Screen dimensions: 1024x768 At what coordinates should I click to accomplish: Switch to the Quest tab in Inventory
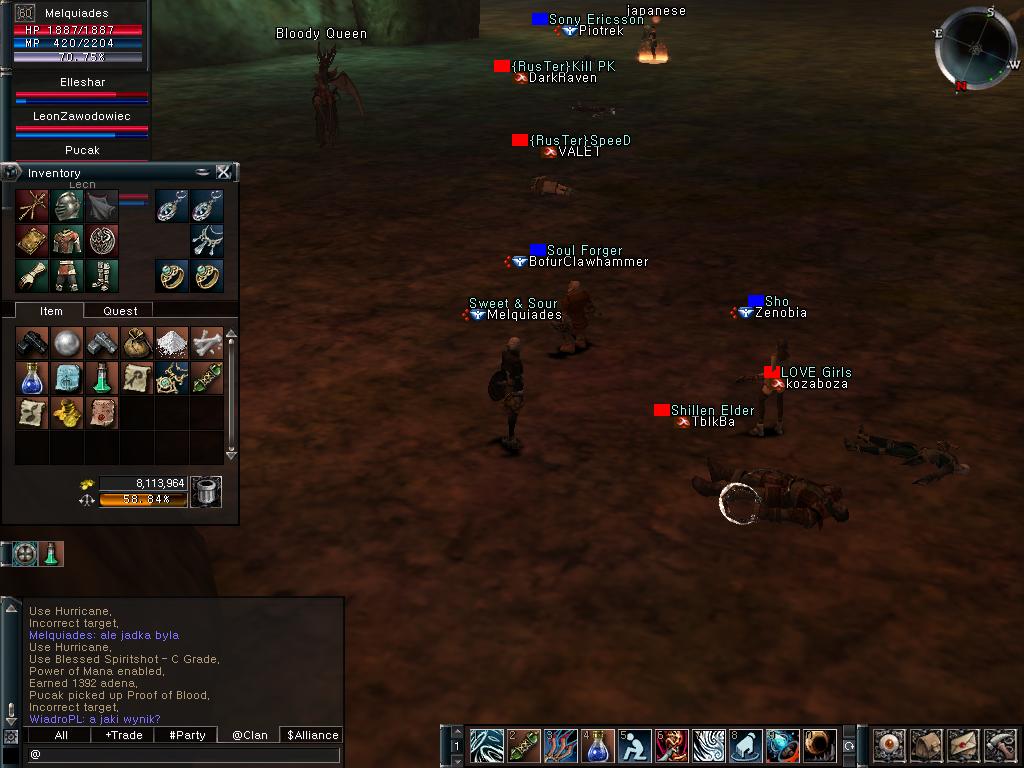click(120, 311)
